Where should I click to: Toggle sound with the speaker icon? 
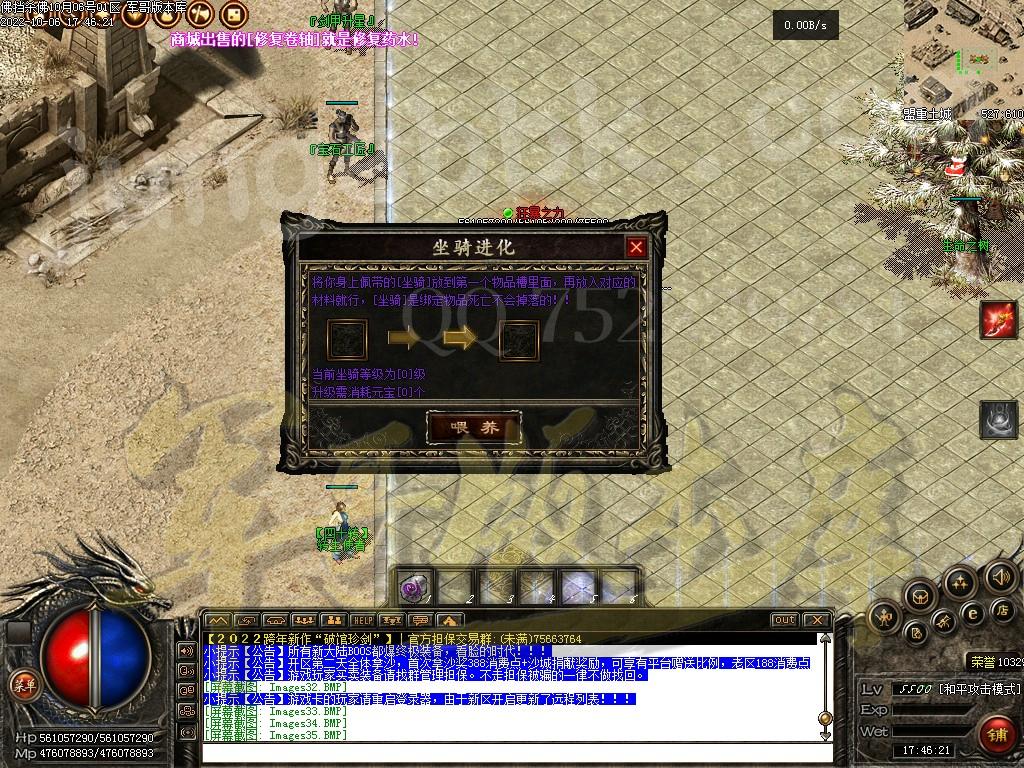1001,576
